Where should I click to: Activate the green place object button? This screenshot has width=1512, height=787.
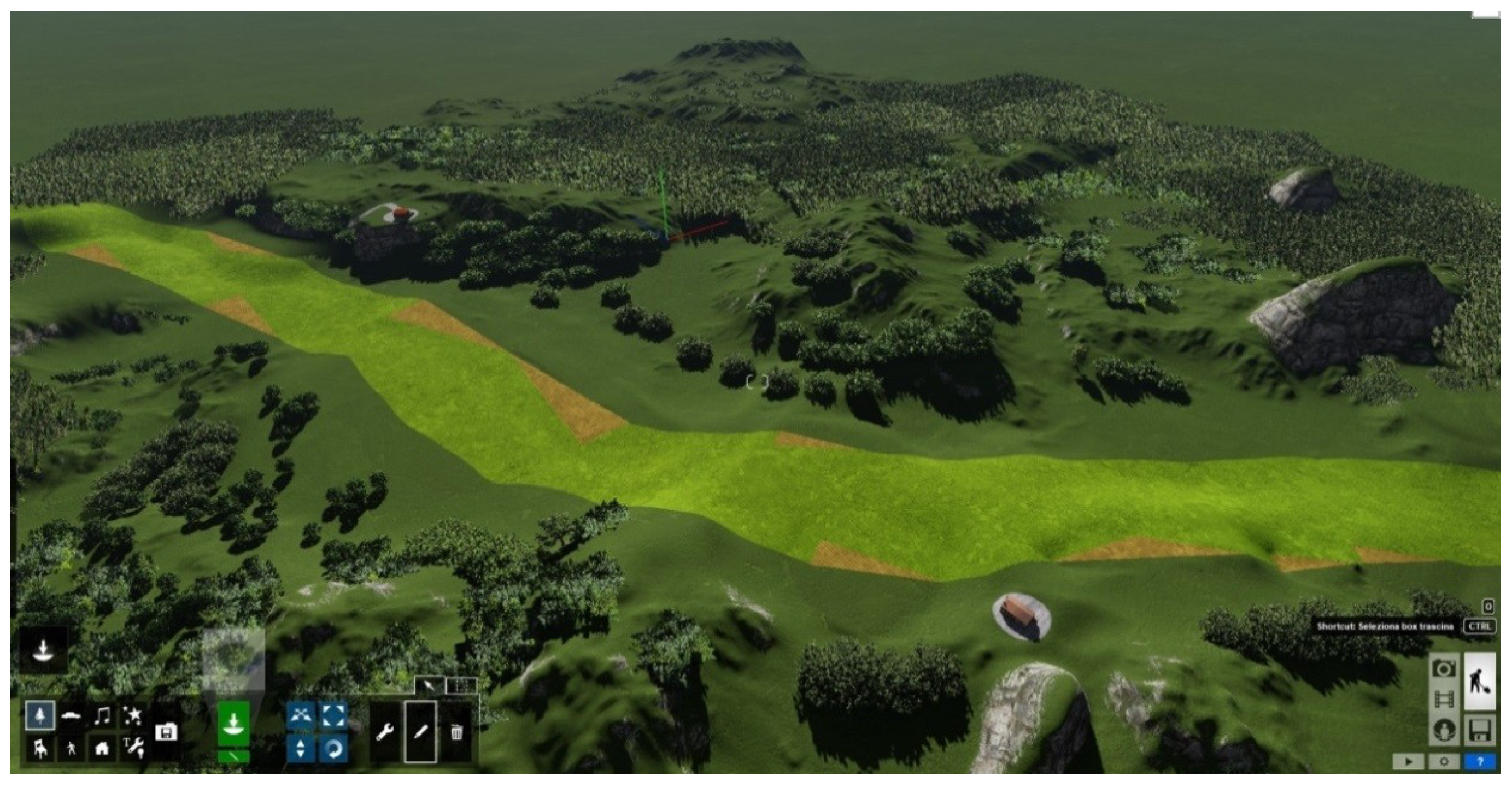point(233,724)
